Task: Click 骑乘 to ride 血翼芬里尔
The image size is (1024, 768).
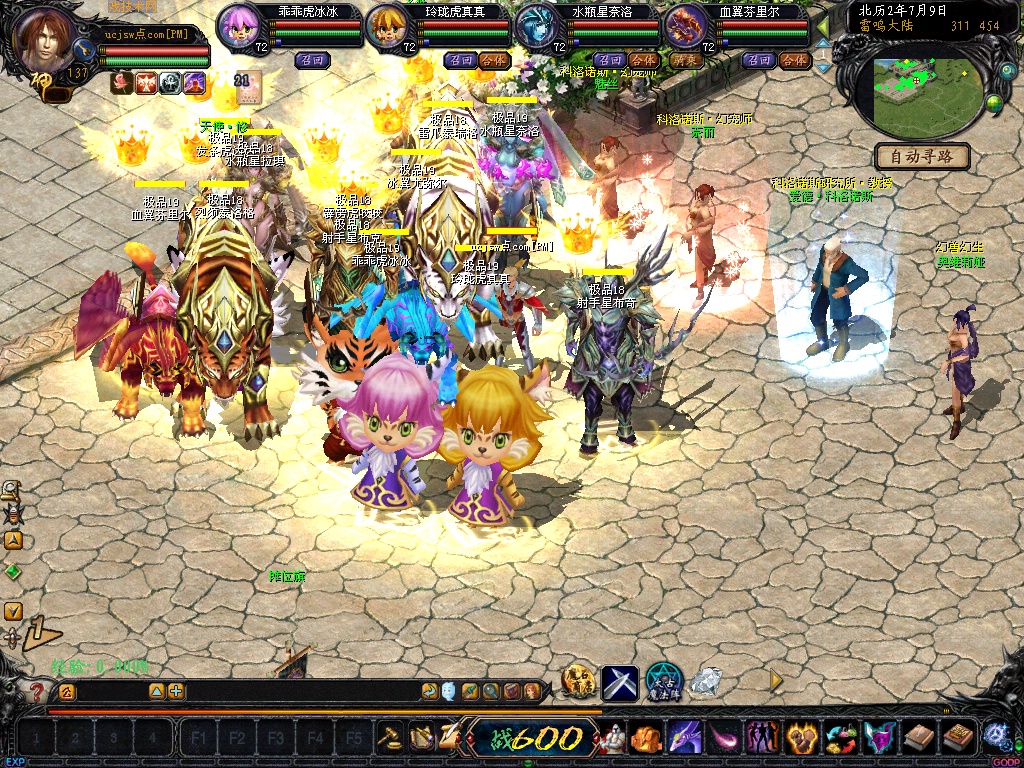Action: (x=687, y=60)
